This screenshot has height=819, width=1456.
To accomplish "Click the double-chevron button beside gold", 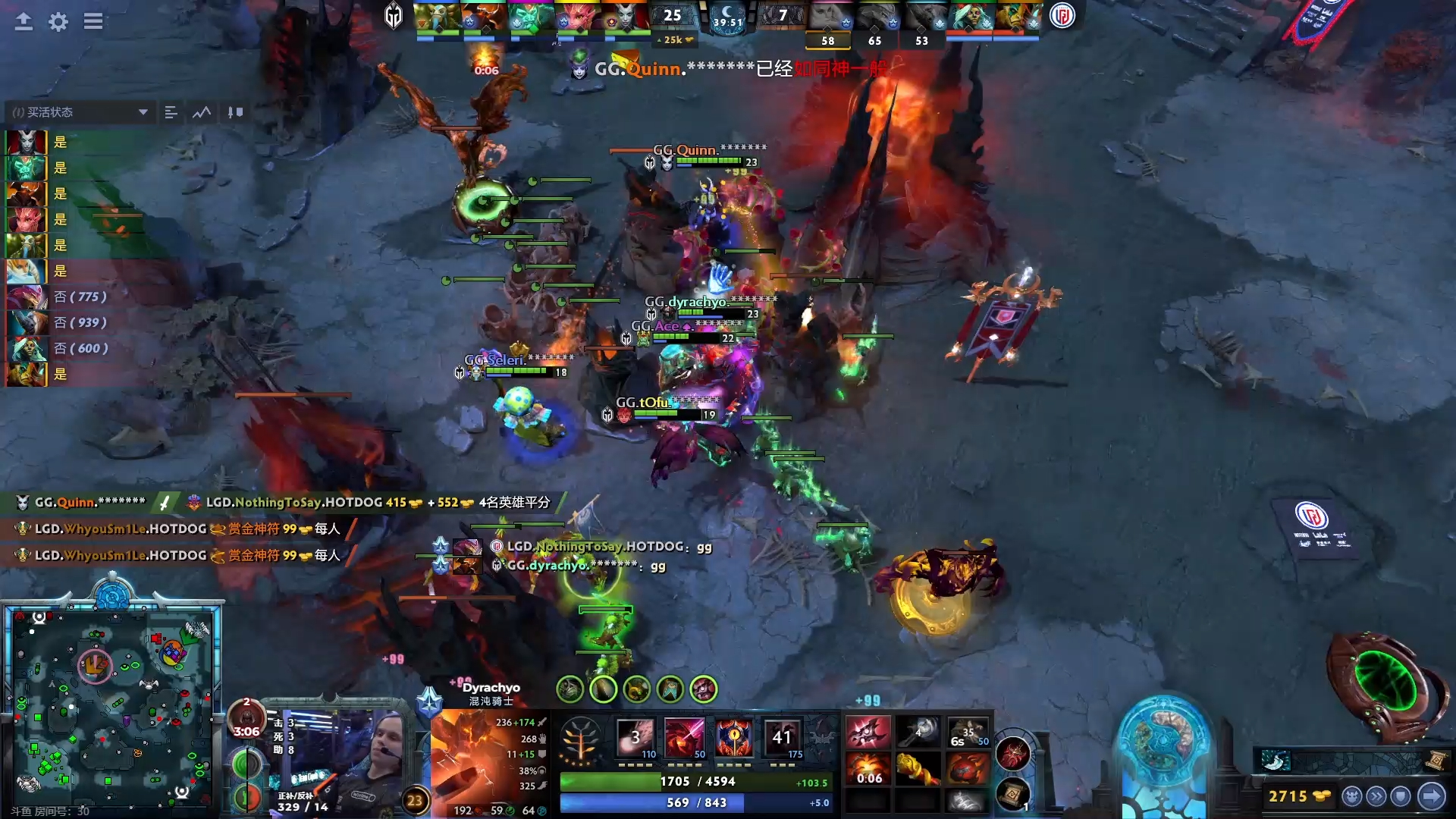I will pyautogui.click(x=1376, y=796).
